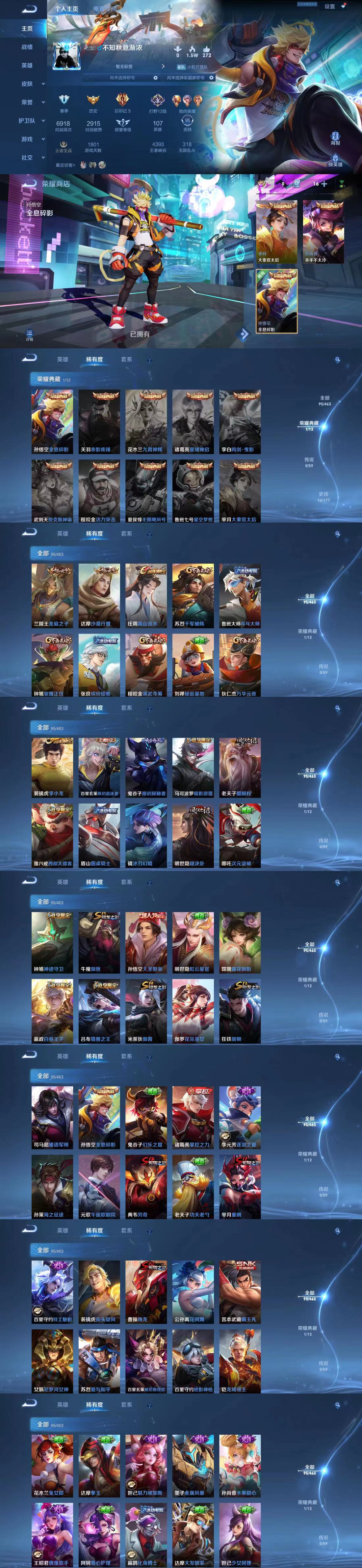Open 设置 in the top corner
Viewport: 362px width, 1568px height.
click(329, 7)
